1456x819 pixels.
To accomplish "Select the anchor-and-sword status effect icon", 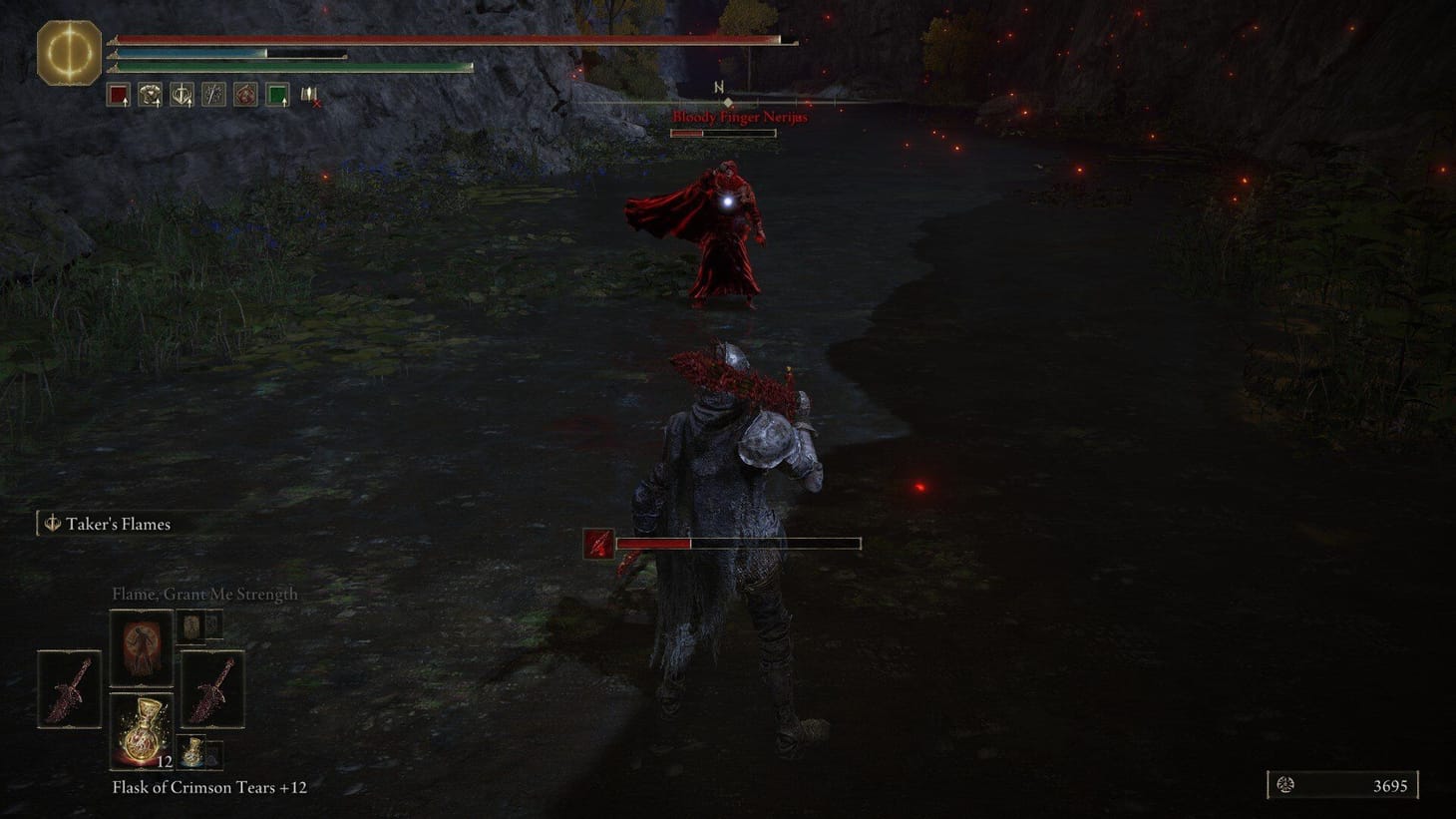I will (x=182, y=93).
